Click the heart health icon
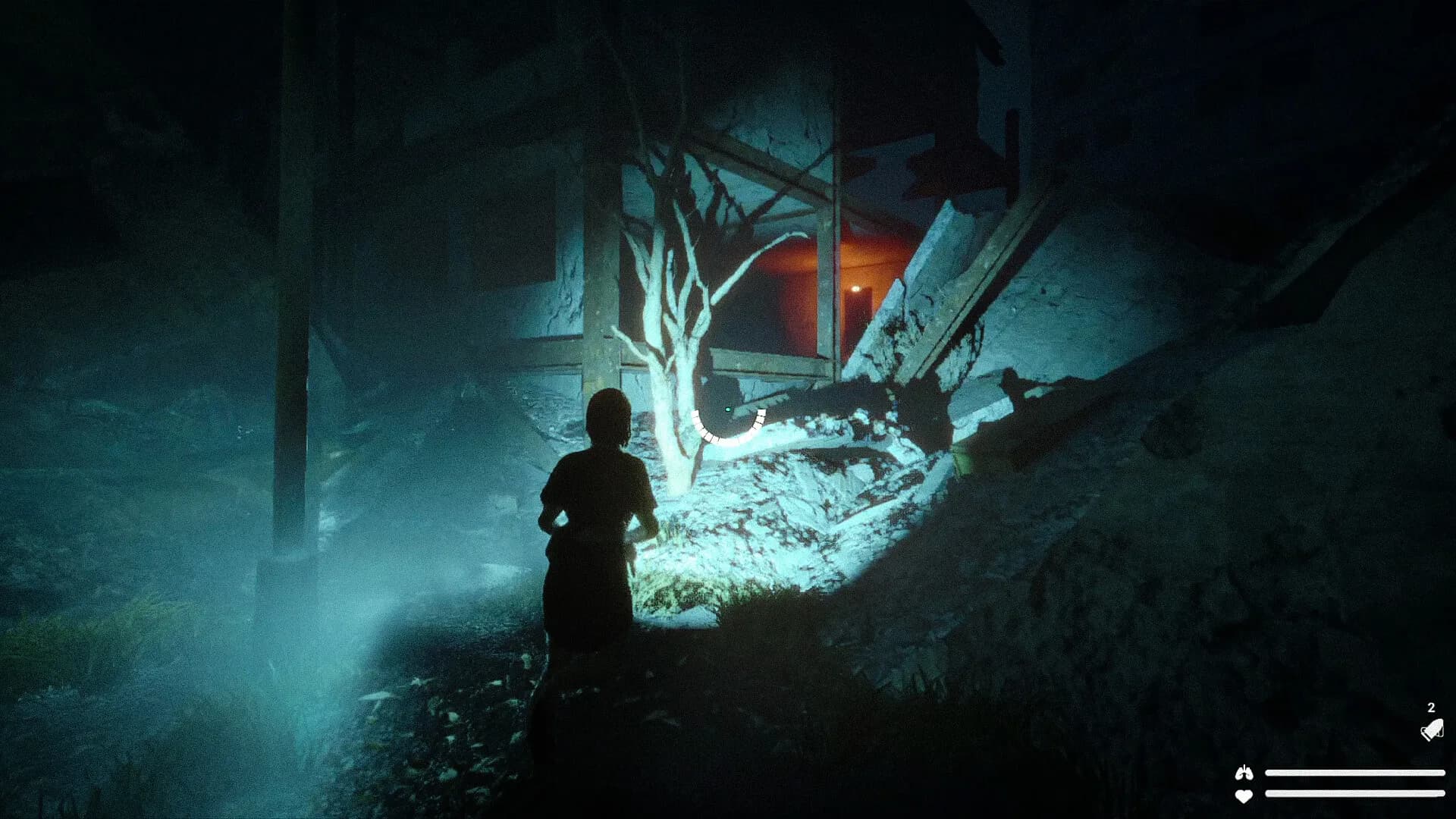This screenshot has width=1456, height=819. pos(1244,795)
